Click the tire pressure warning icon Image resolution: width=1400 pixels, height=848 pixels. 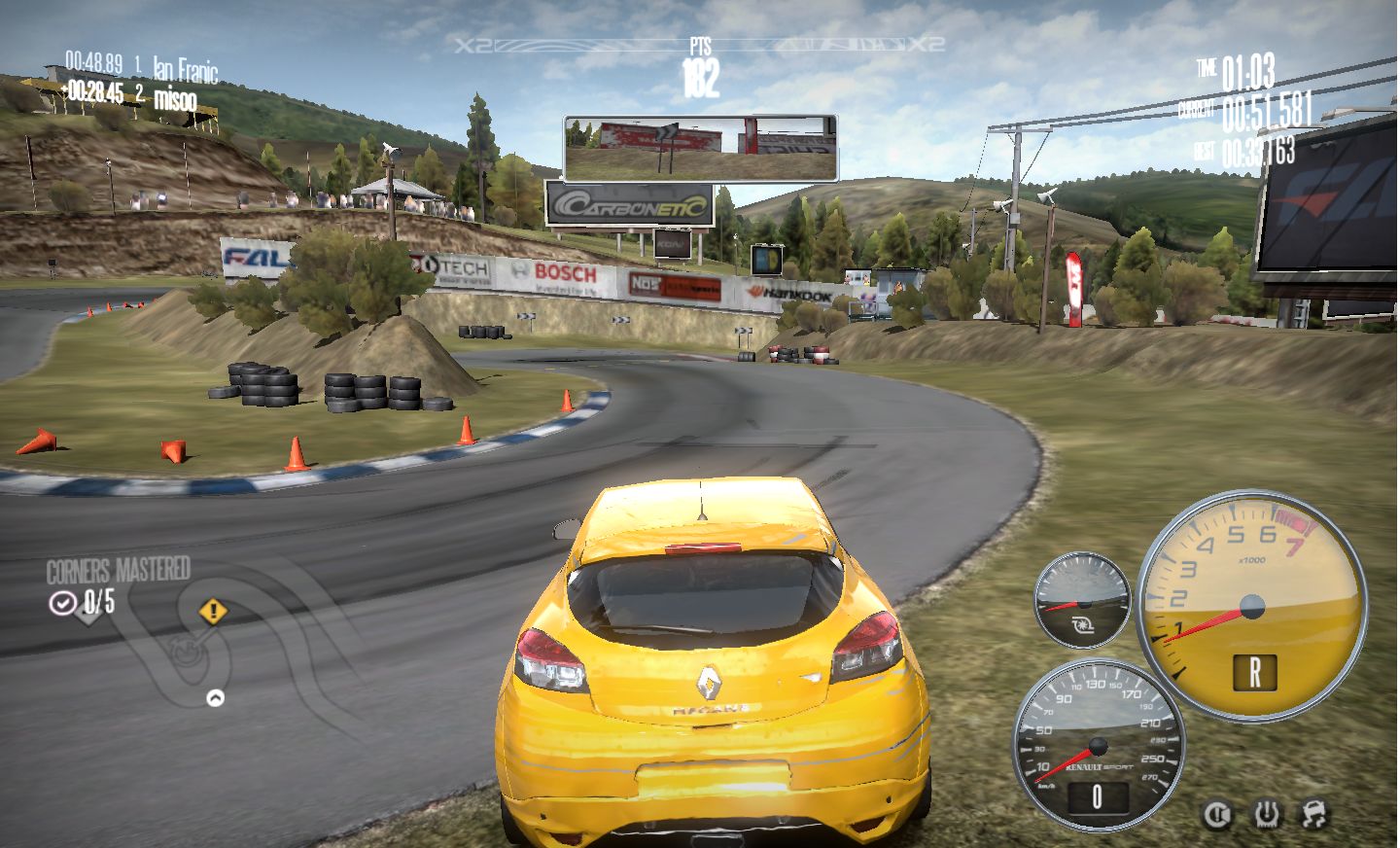(x=1265, y=814)
